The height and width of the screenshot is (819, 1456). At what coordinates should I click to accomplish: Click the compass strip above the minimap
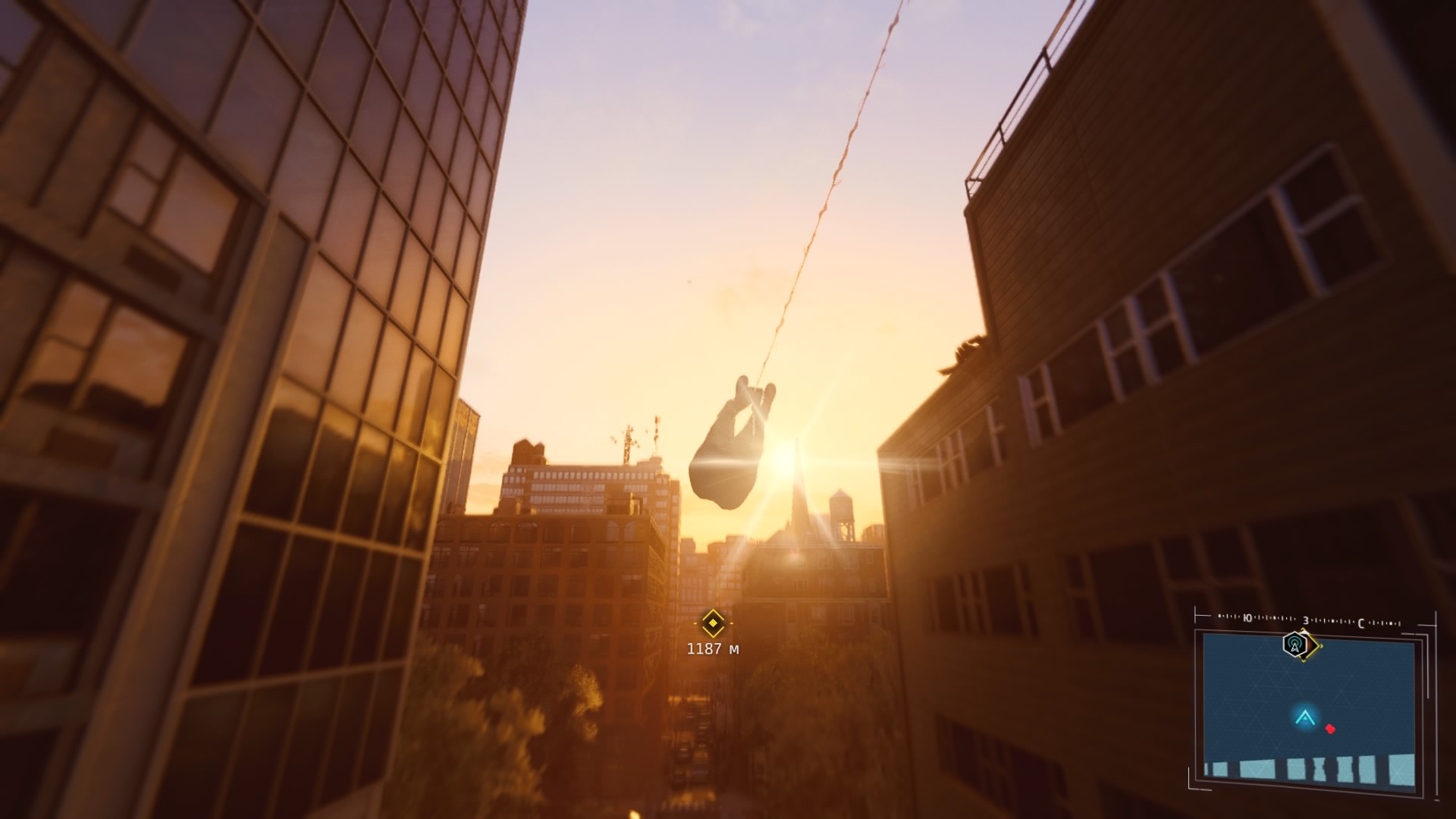(1309, 622)
